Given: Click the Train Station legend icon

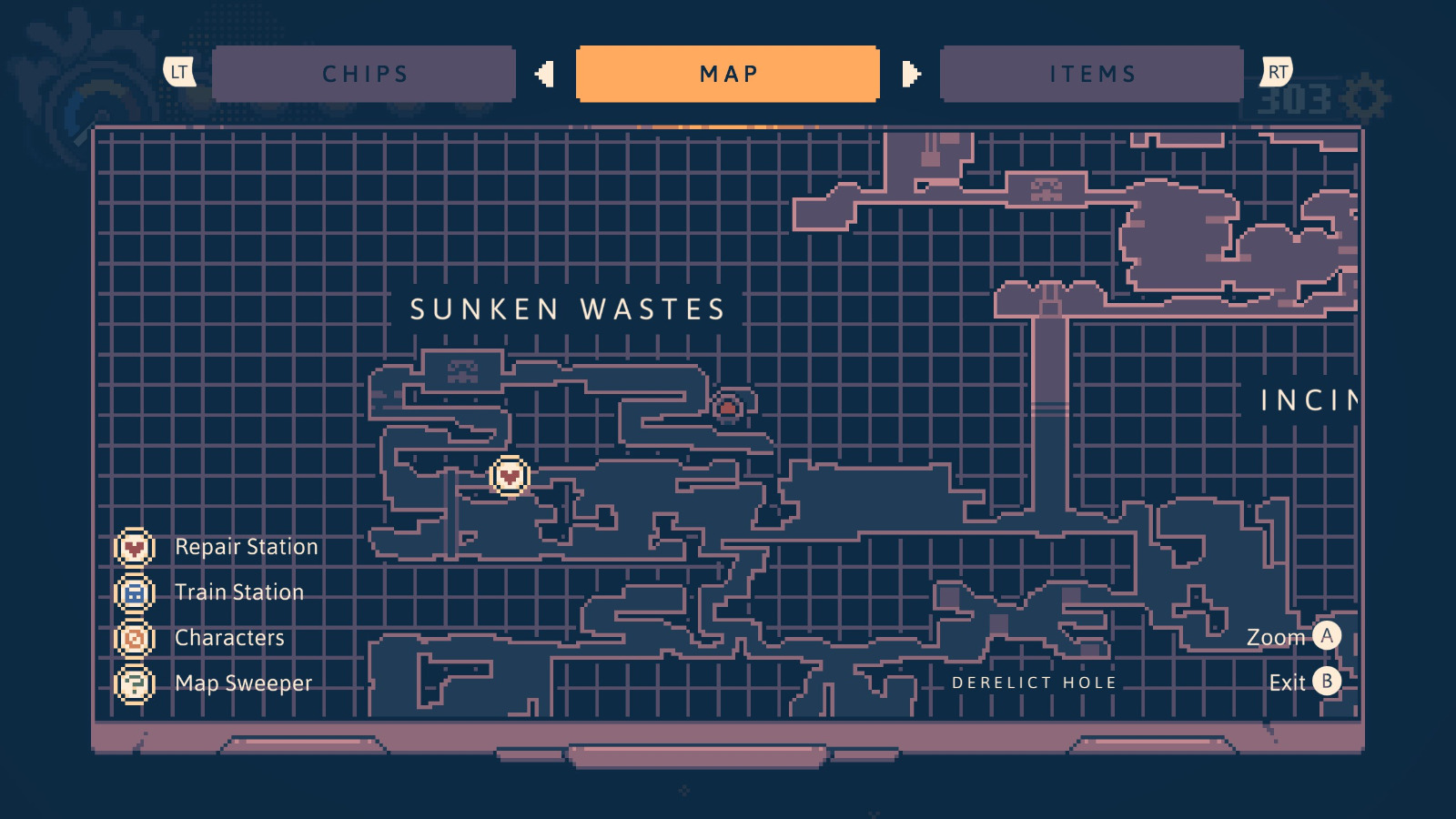Looking at the screenshot, I should pyautogui.click(x=135, y=592).
